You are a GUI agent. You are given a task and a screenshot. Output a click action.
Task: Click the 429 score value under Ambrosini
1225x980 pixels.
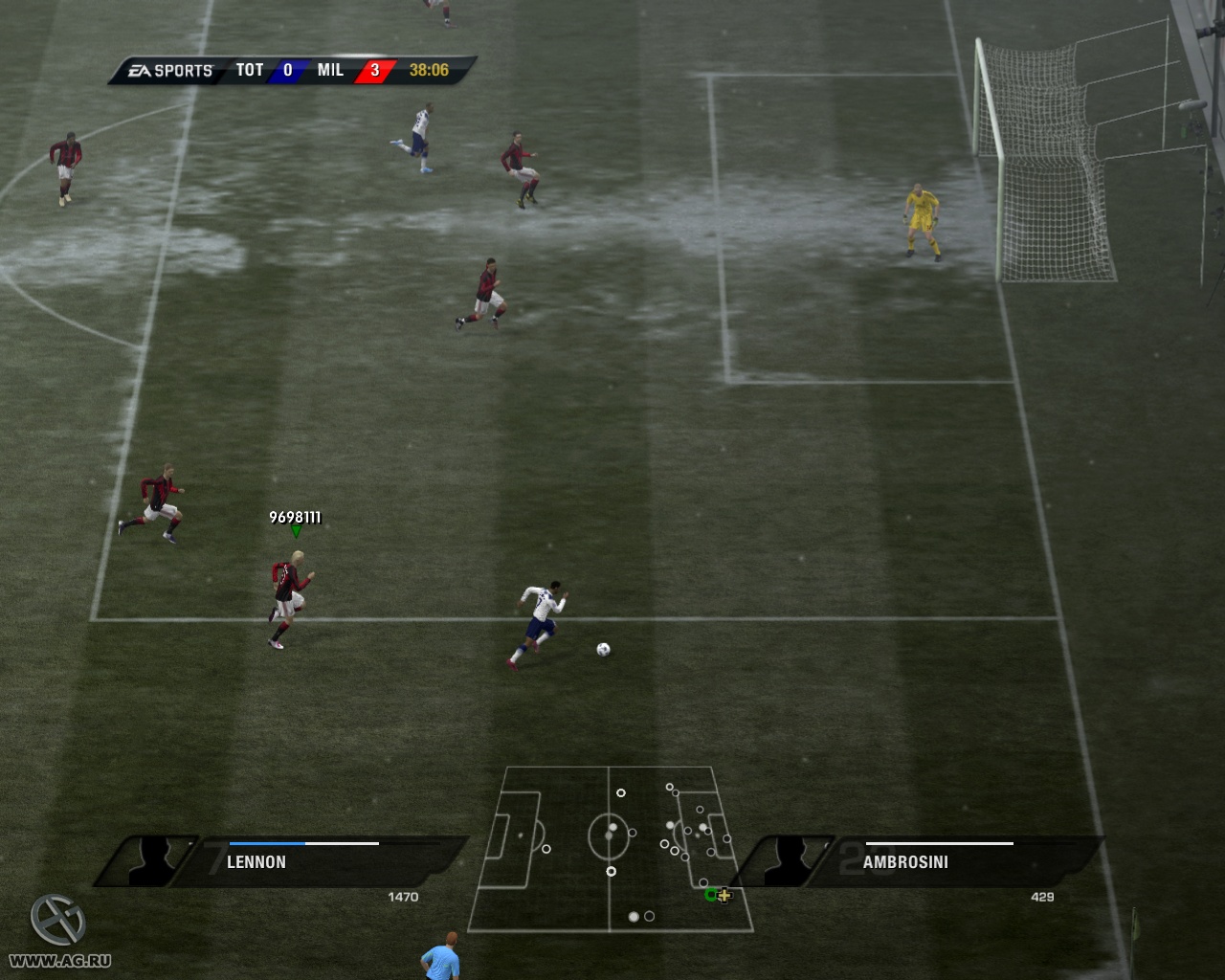click(x=1042, y=897)
